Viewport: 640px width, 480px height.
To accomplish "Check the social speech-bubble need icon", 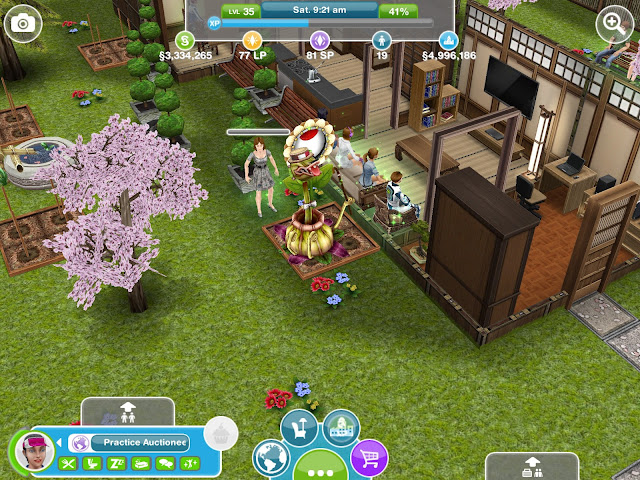I will coord(164,463).
